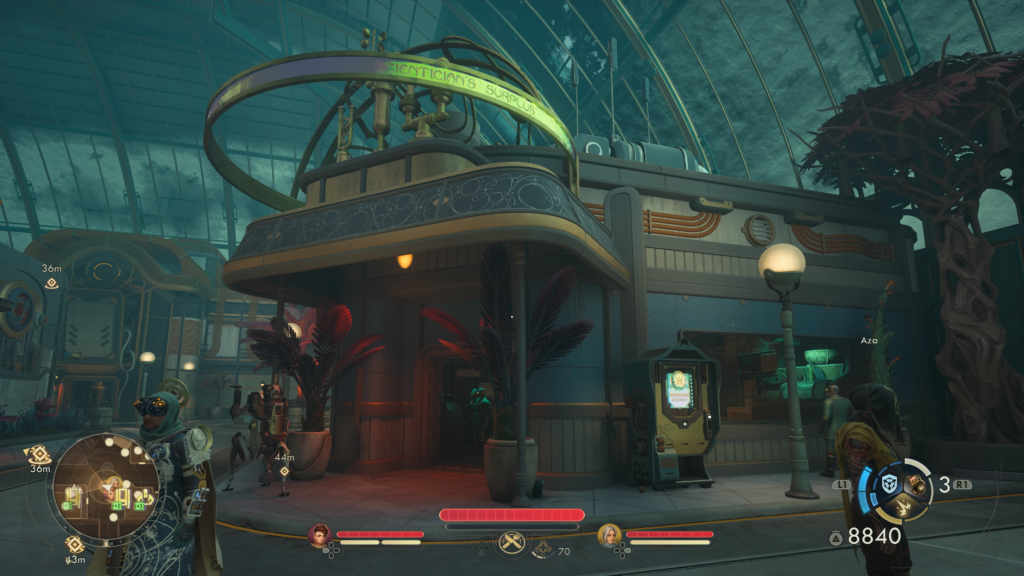The height and width of the screenshot is (576, 1024).
Task: Choose the white-haired companion portrait
Action: pyautogui.click(x=609, y=536)
